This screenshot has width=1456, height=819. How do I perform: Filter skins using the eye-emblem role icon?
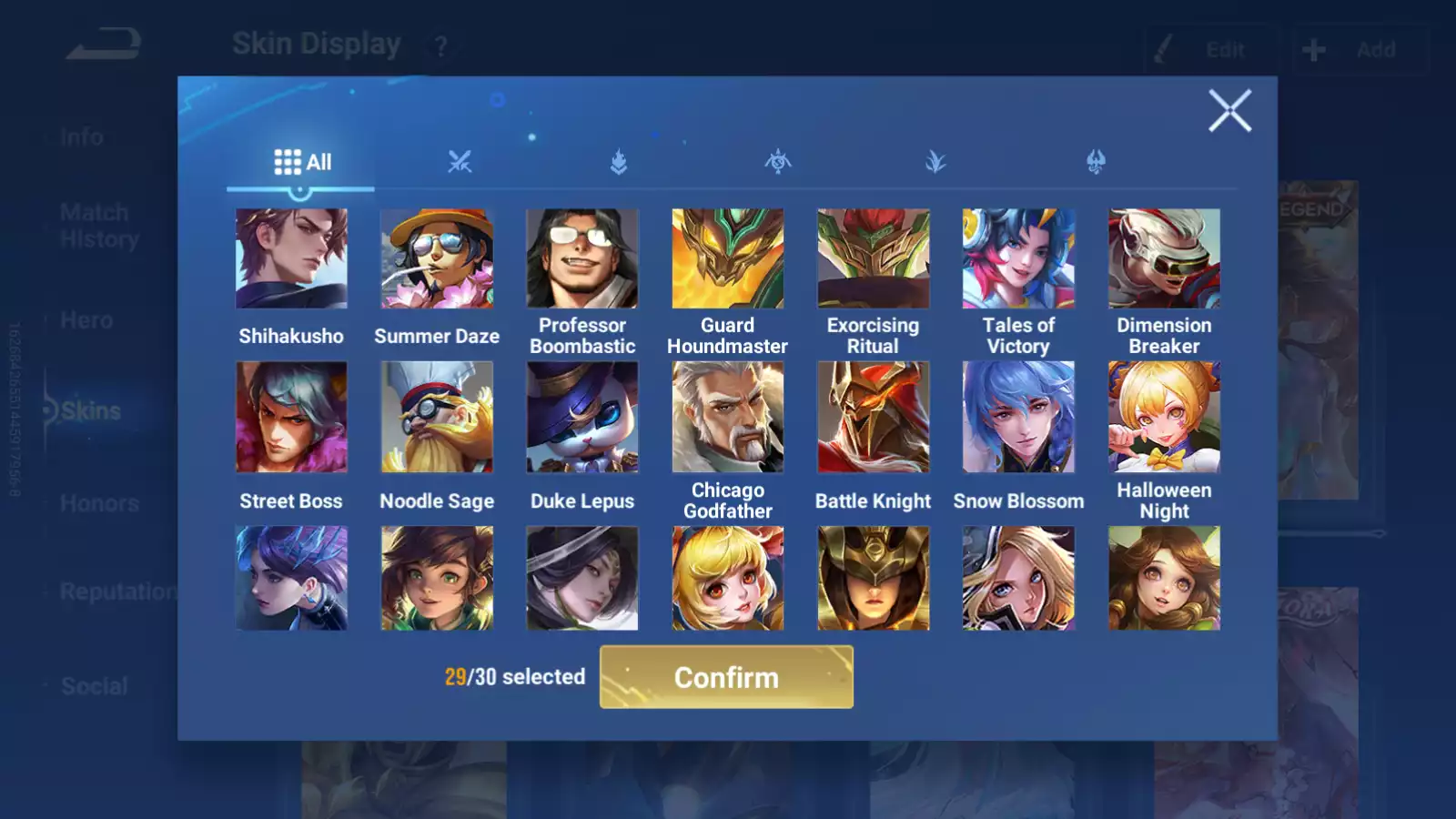click(778, 161)
